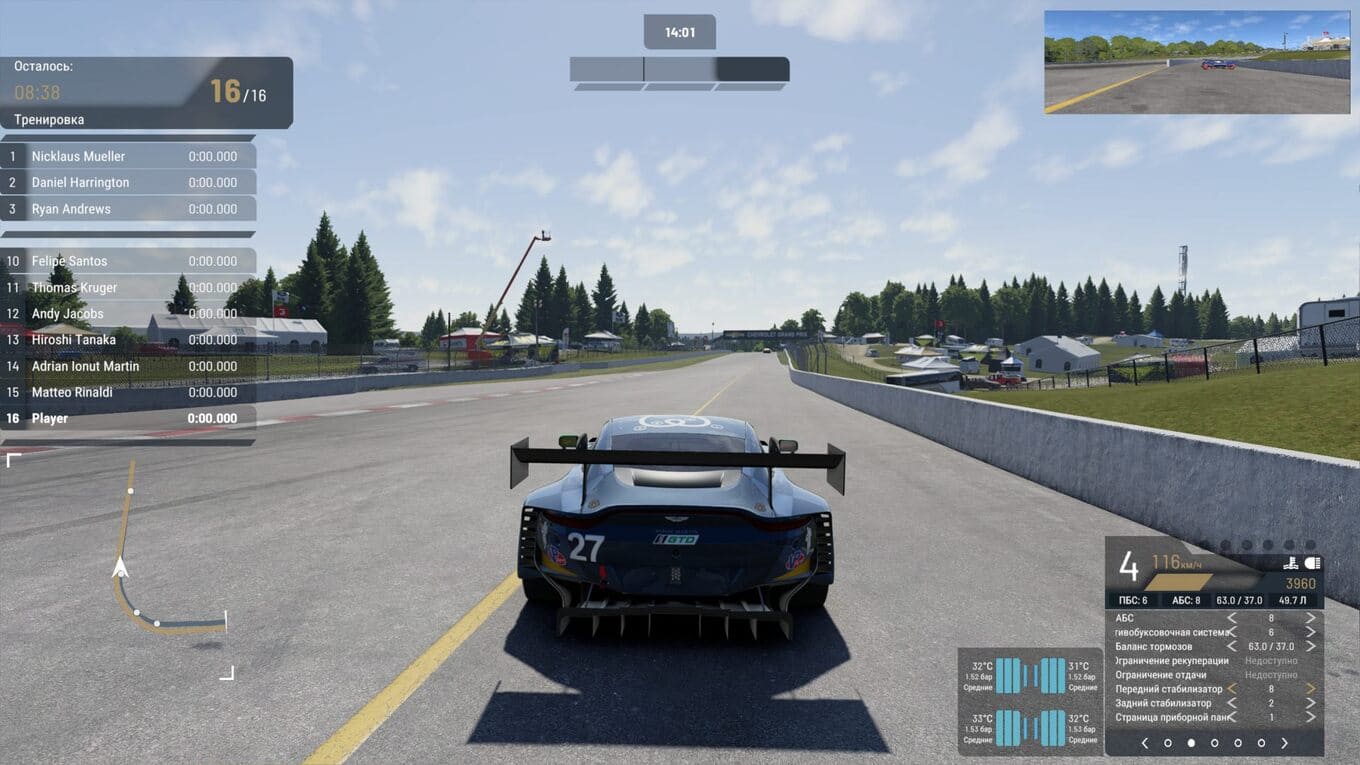The image size is (1360, 765).
Task: Shift Баланс тормозов with the right arrow
Action: (x=1310, y=646)
